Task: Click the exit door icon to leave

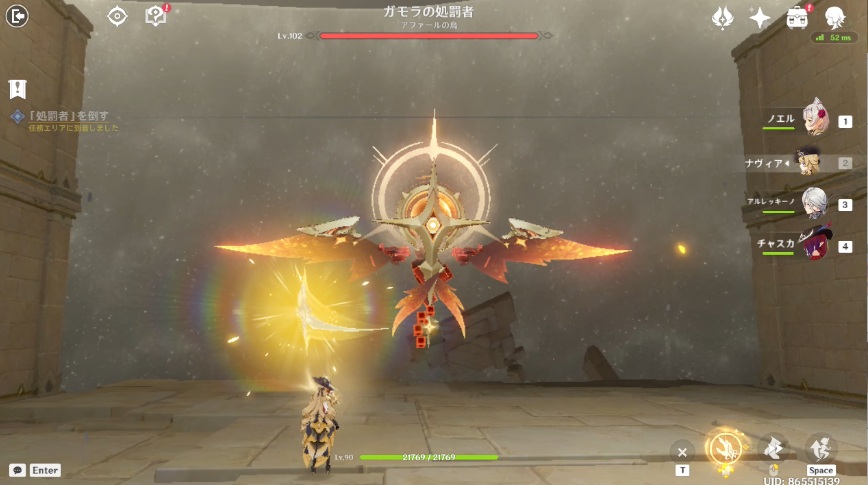Action: pyautogui.click(x=17, y=16)
